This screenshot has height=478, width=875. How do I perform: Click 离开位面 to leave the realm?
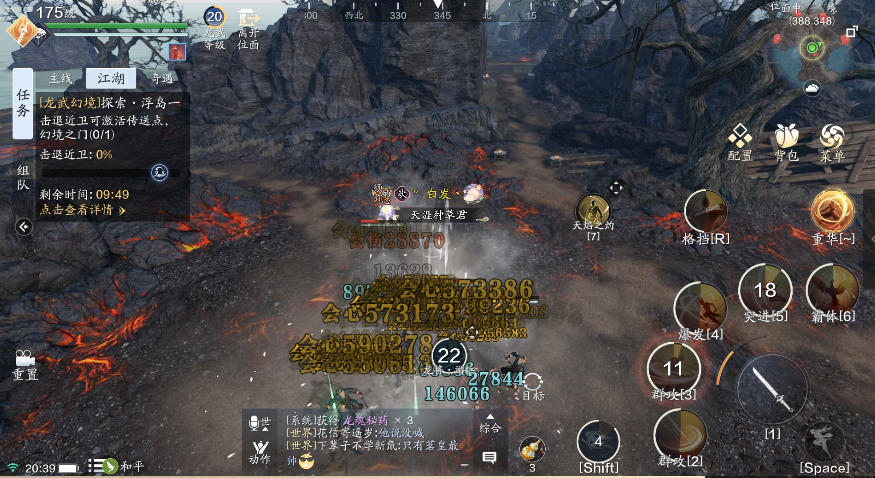pos(248,28)
